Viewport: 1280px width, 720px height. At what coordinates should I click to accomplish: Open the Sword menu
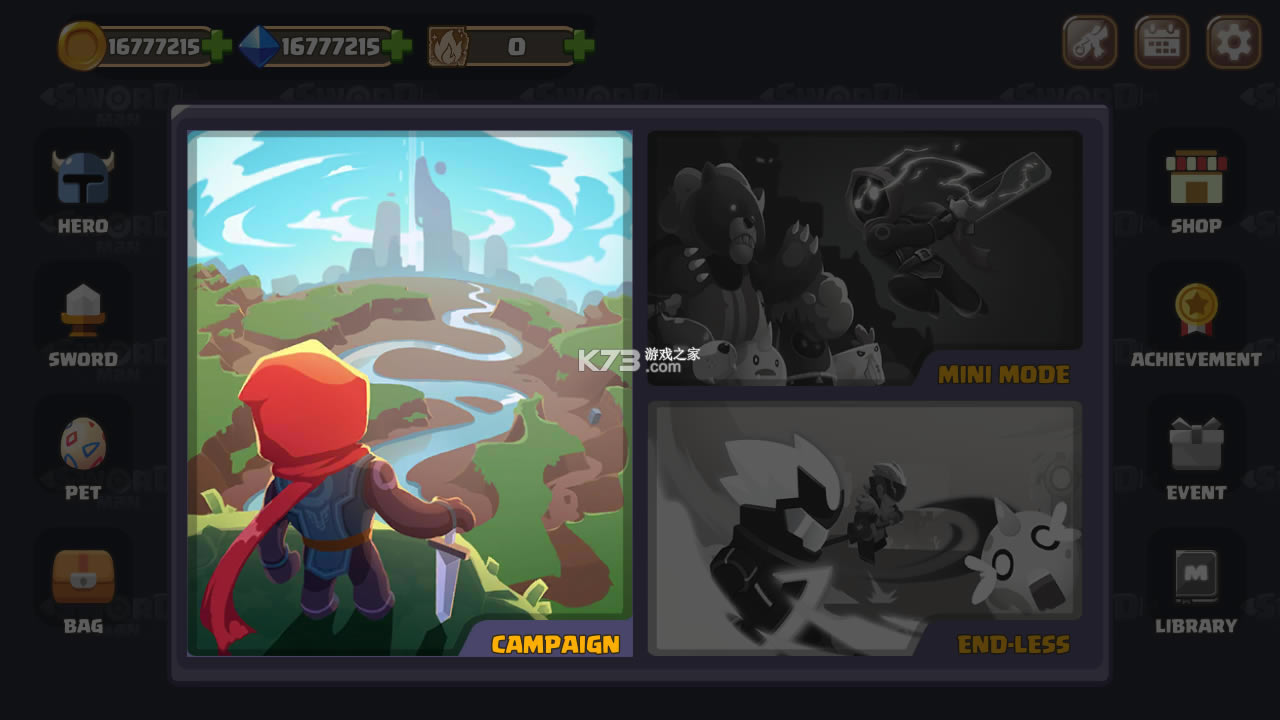83,322
